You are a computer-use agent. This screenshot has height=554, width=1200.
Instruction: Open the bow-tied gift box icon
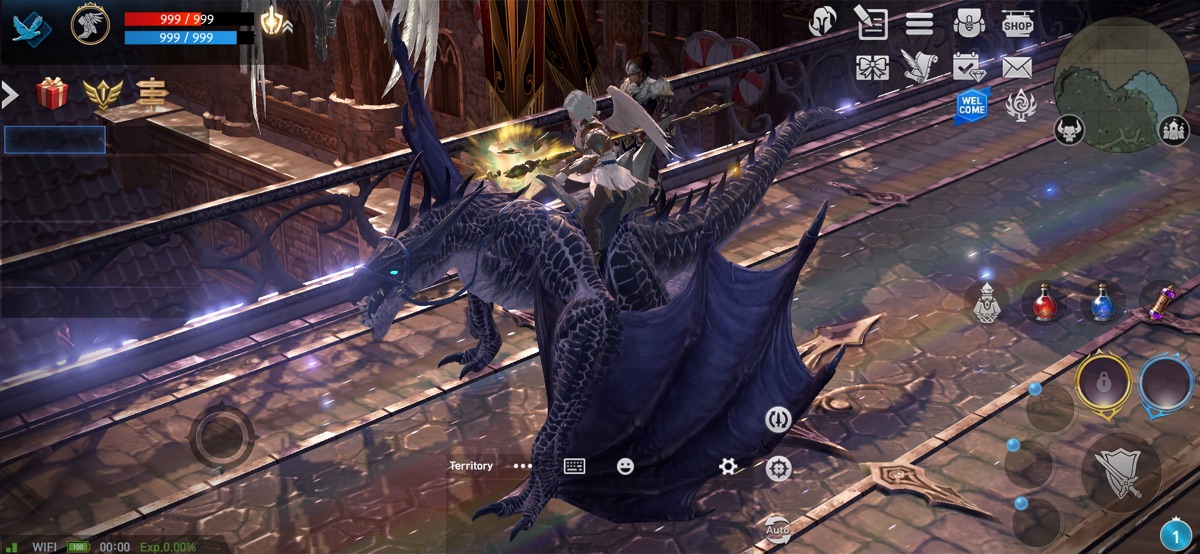point(872,67)
